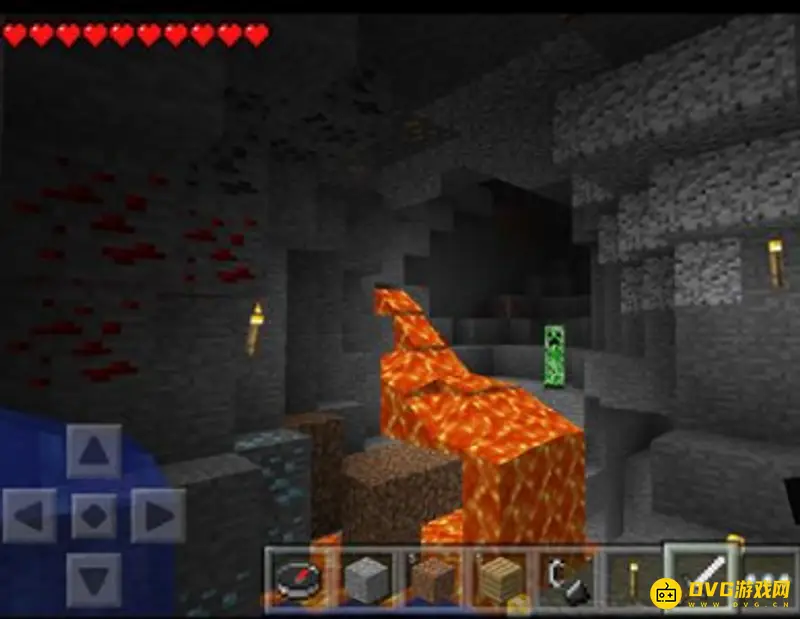This screenshot has height=619, width=800.
Task: Tap the move backward arrow button
Action: pos(94,580)
